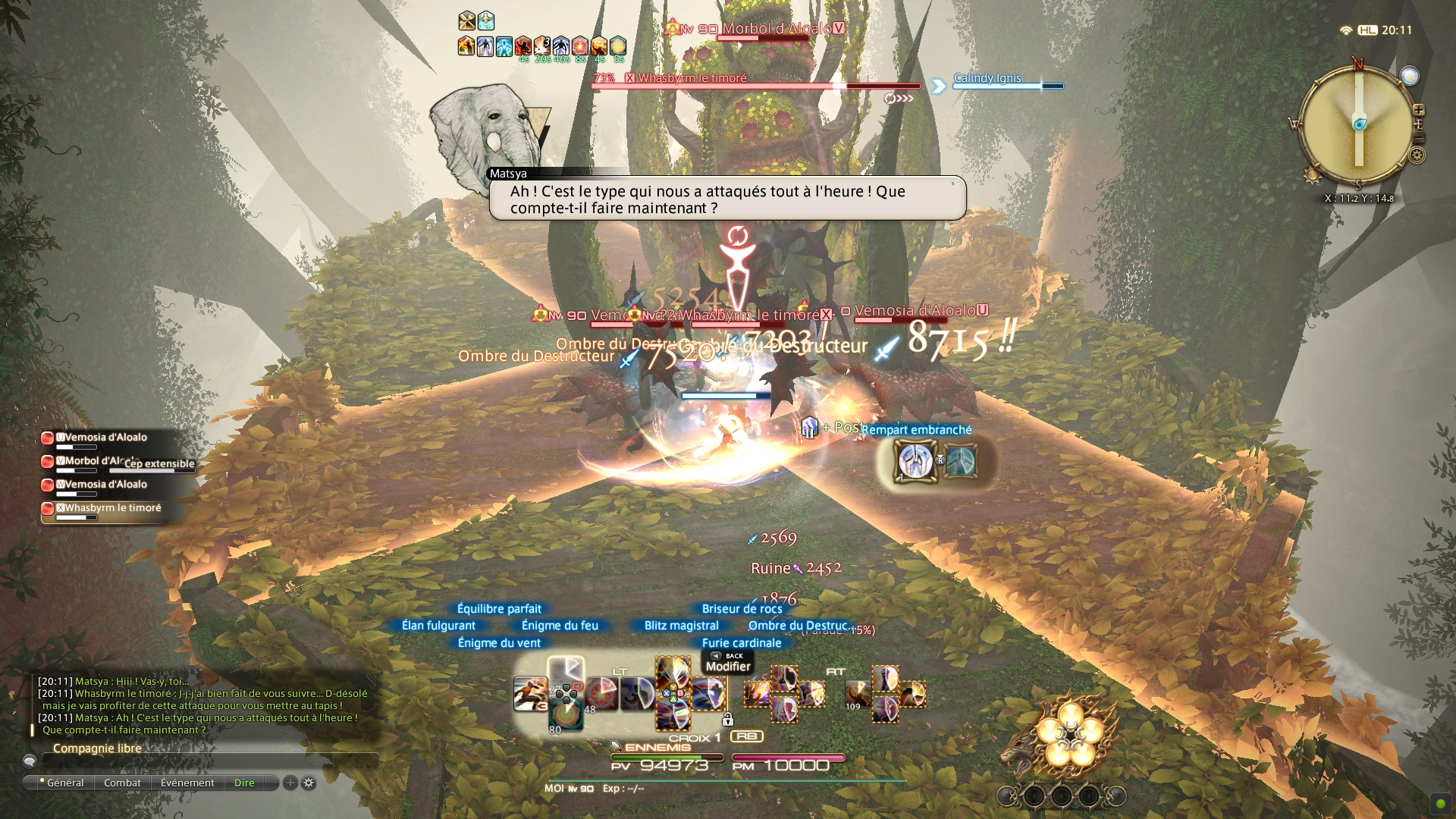Switch to the Dire chat tab

pyautogui.click(x=244, y=783)
